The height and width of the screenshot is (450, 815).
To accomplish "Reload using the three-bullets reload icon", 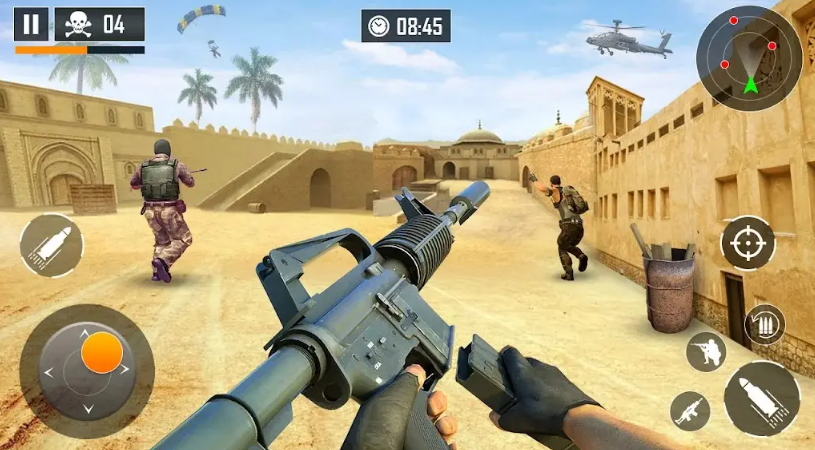I will tap(765, 324).
